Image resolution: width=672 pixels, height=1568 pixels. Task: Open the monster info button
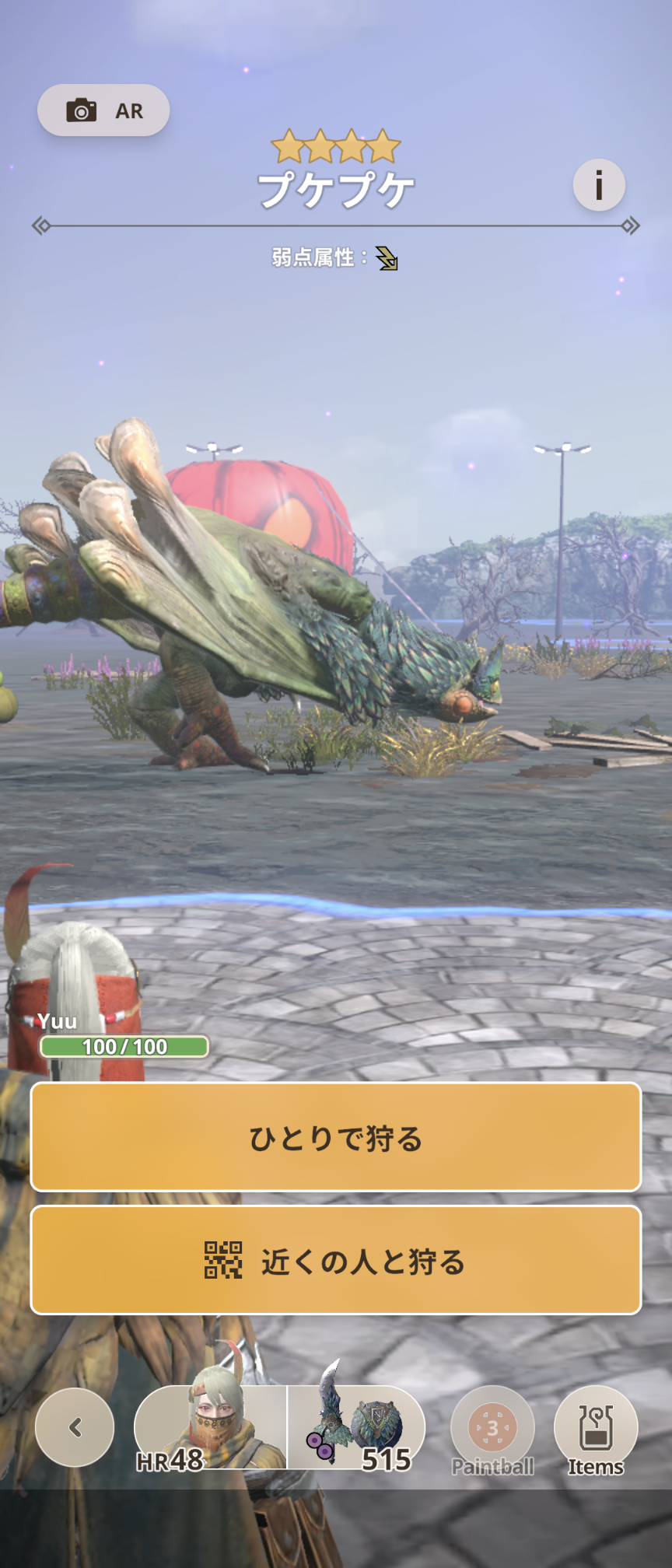(599, 185)
